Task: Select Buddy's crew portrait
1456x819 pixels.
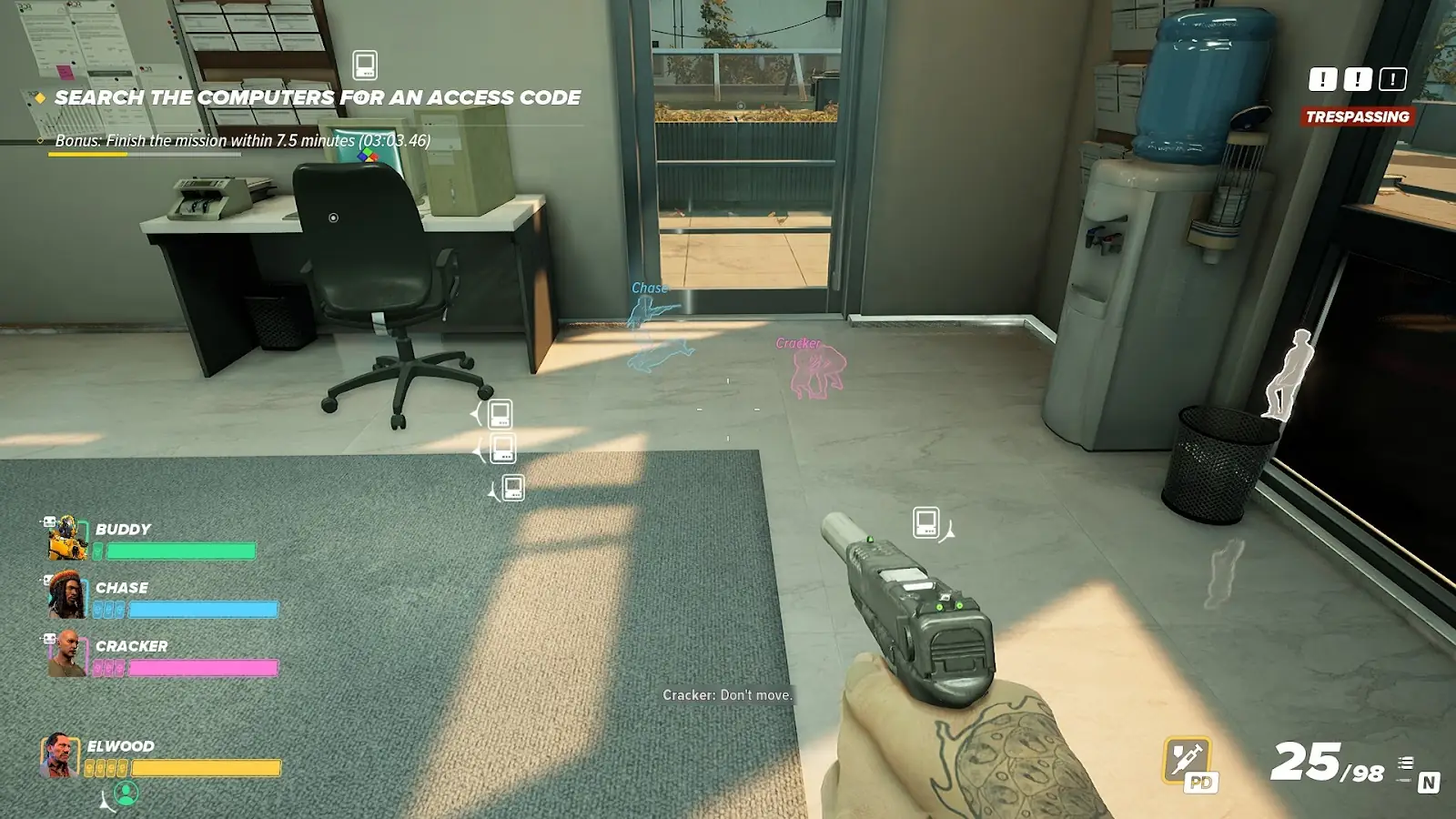Action: point(67,538)
